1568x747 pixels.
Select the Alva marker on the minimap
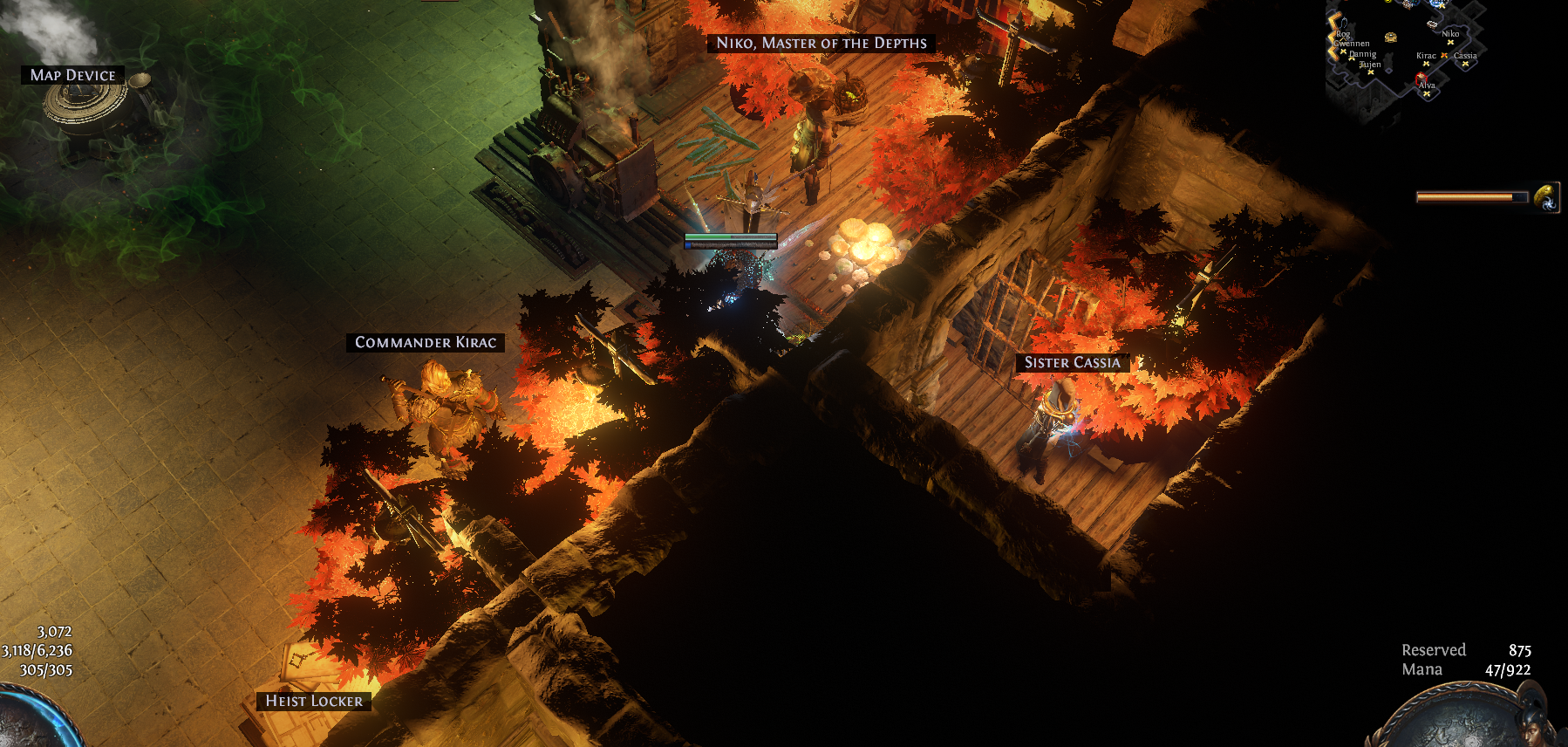click(x=1427, y=93)
